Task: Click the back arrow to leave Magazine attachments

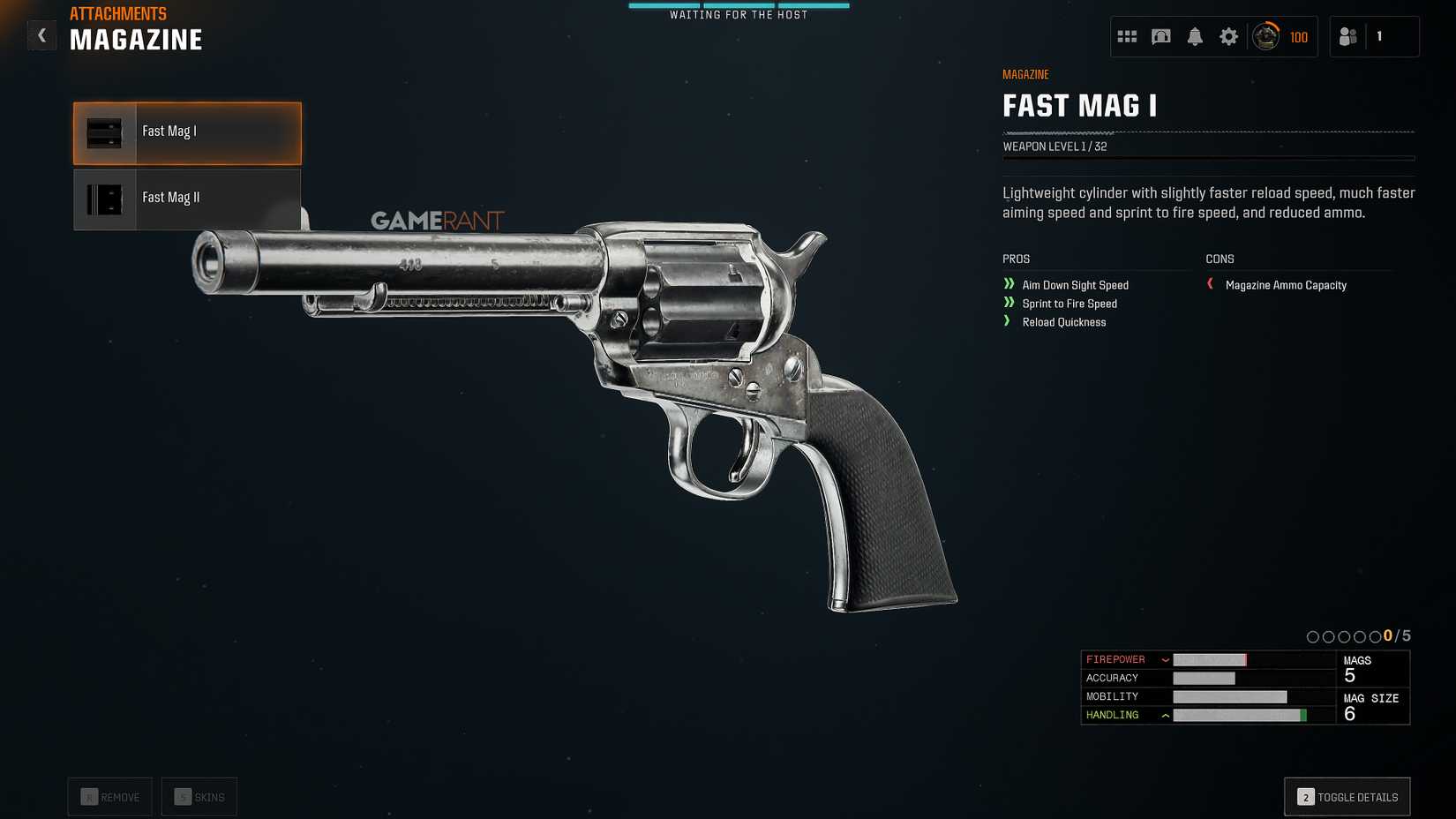Action: (x=41, y=35)
